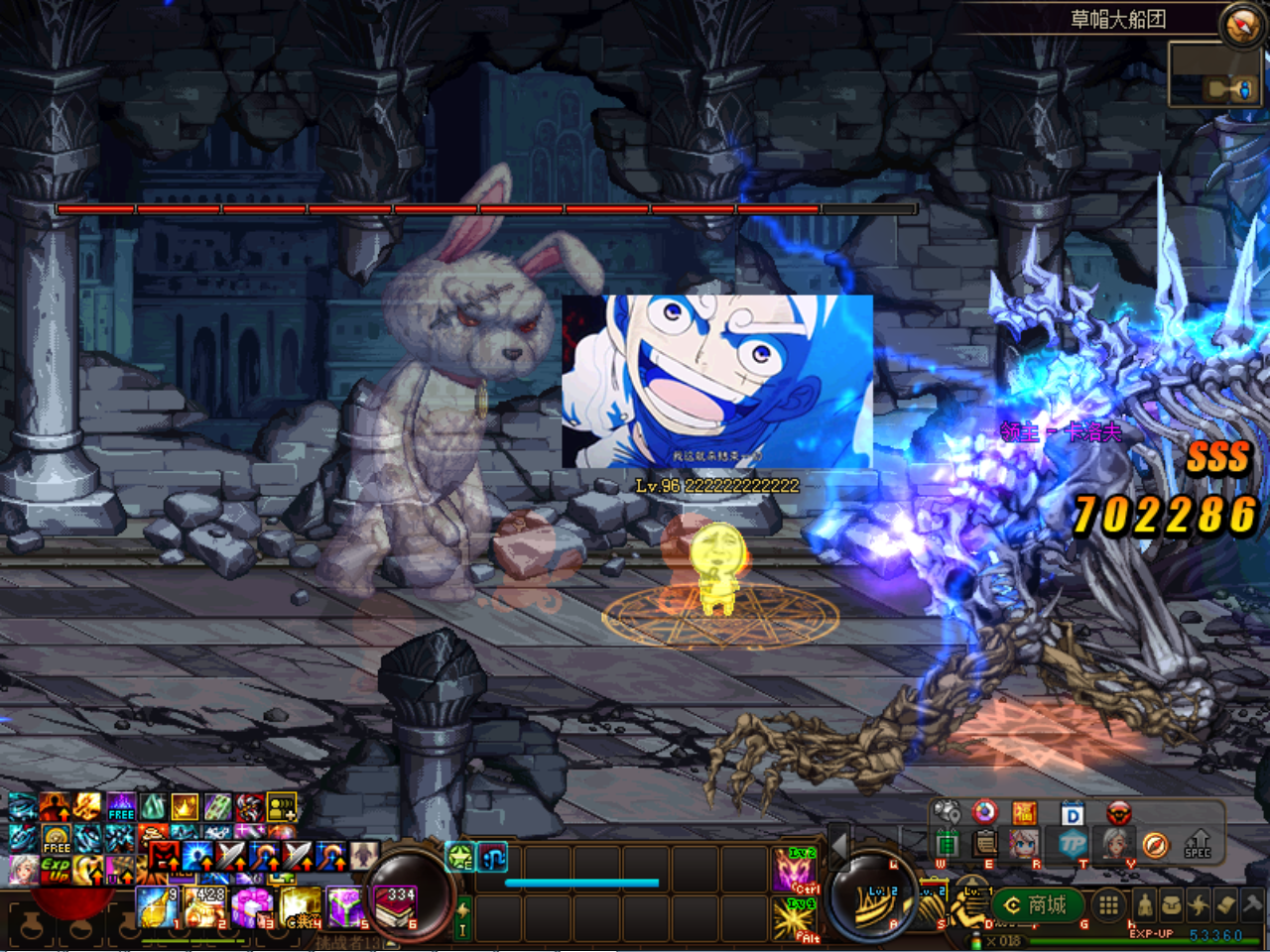Open the quest clipboard icon on hotkey E
Image resolution: width=1270 pixels, height=952 pixels.
click(985, 843)
